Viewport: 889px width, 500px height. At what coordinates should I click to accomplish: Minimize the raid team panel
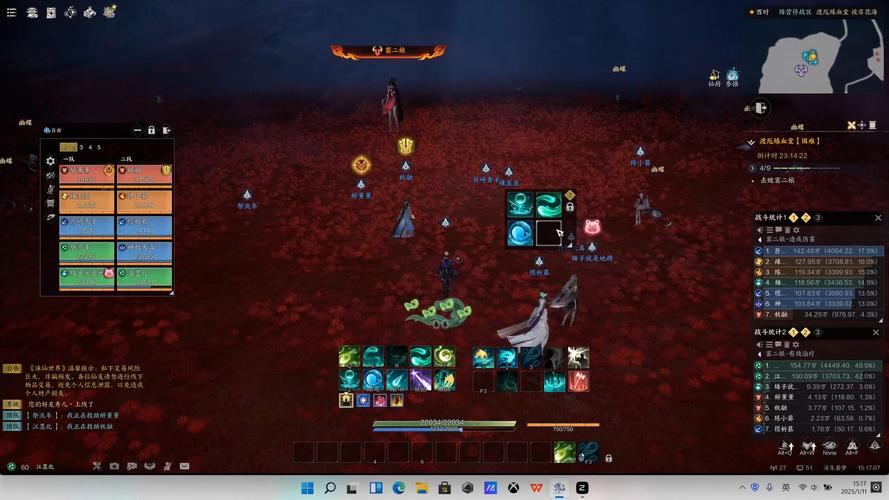pyautogui.click(x=137, y=130)
